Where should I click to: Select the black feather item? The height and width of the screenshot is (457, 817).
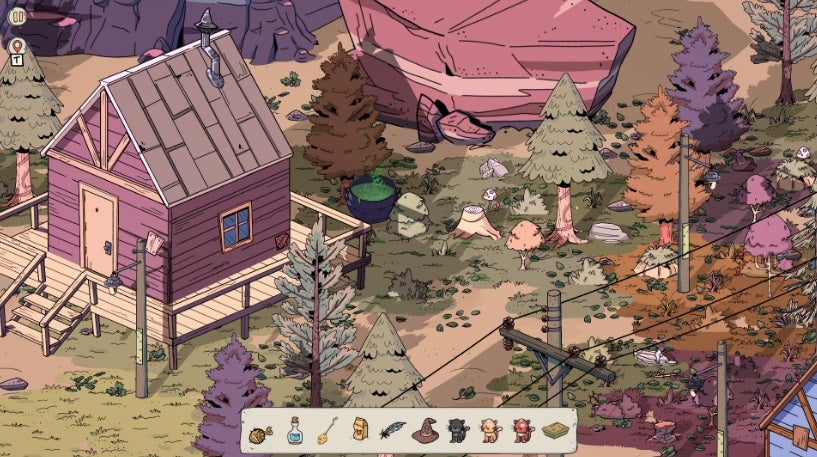(x=391, y=431)
